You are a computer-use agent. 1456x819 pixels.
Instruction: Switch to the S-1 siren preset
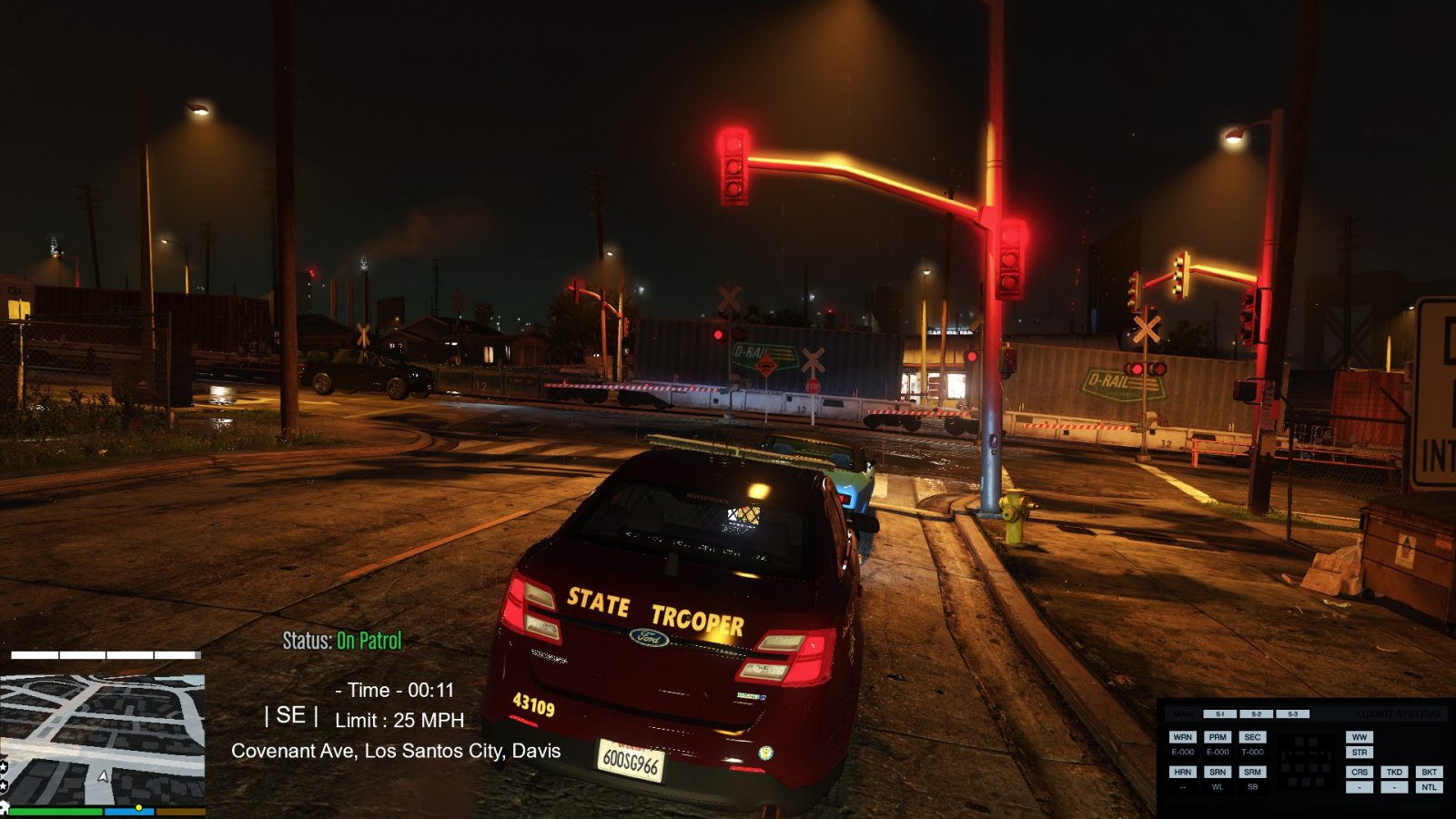tap(1219, 714)
